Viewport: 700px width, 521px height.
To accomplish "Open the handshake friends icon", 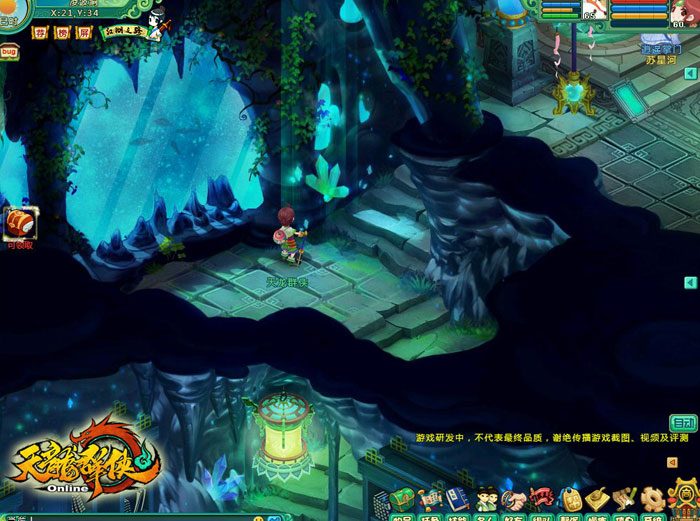I will [x=514, y=498].
